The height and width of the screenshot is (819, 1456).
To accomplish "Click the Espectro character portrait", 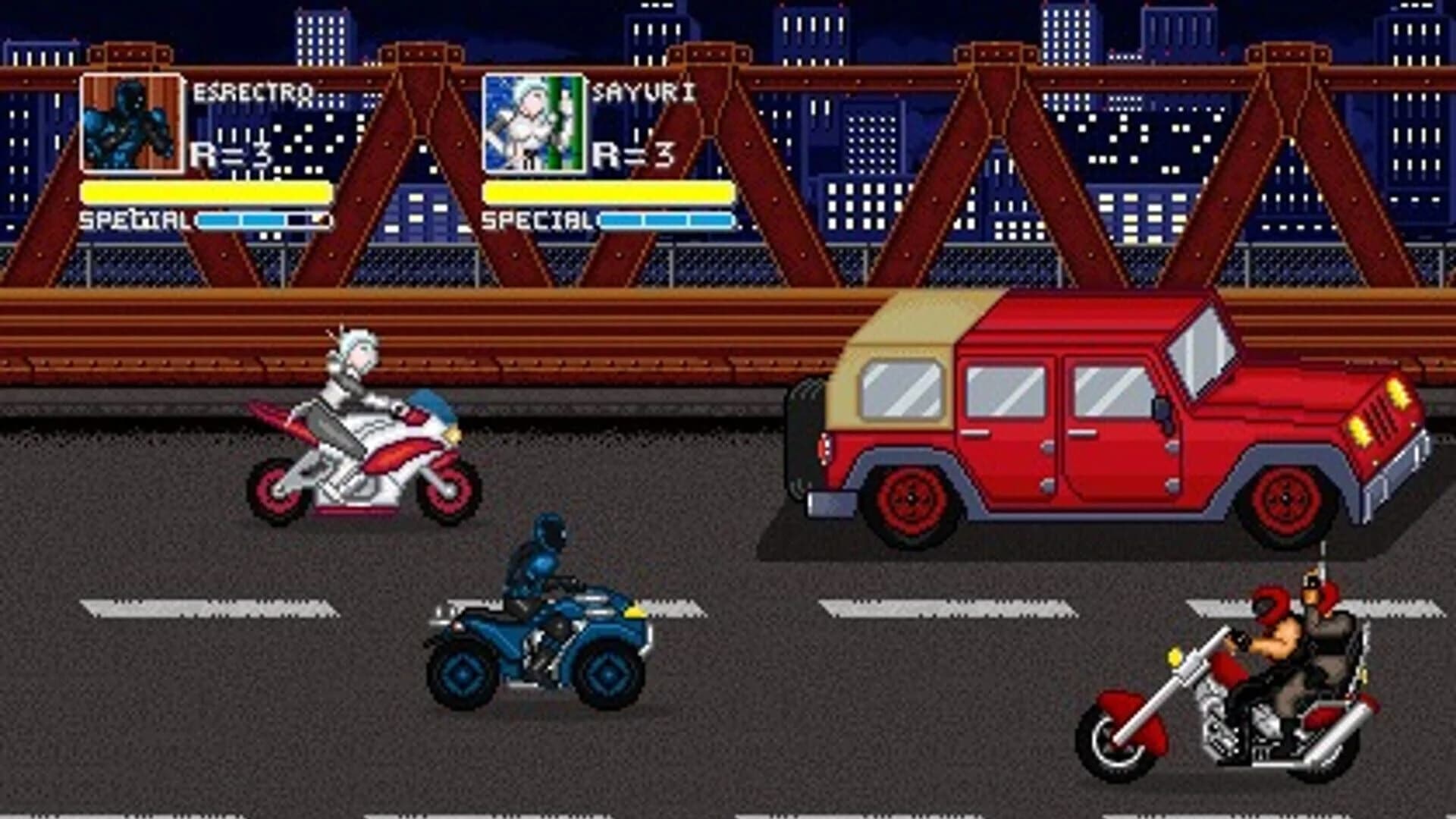I will tap(130, 123).
